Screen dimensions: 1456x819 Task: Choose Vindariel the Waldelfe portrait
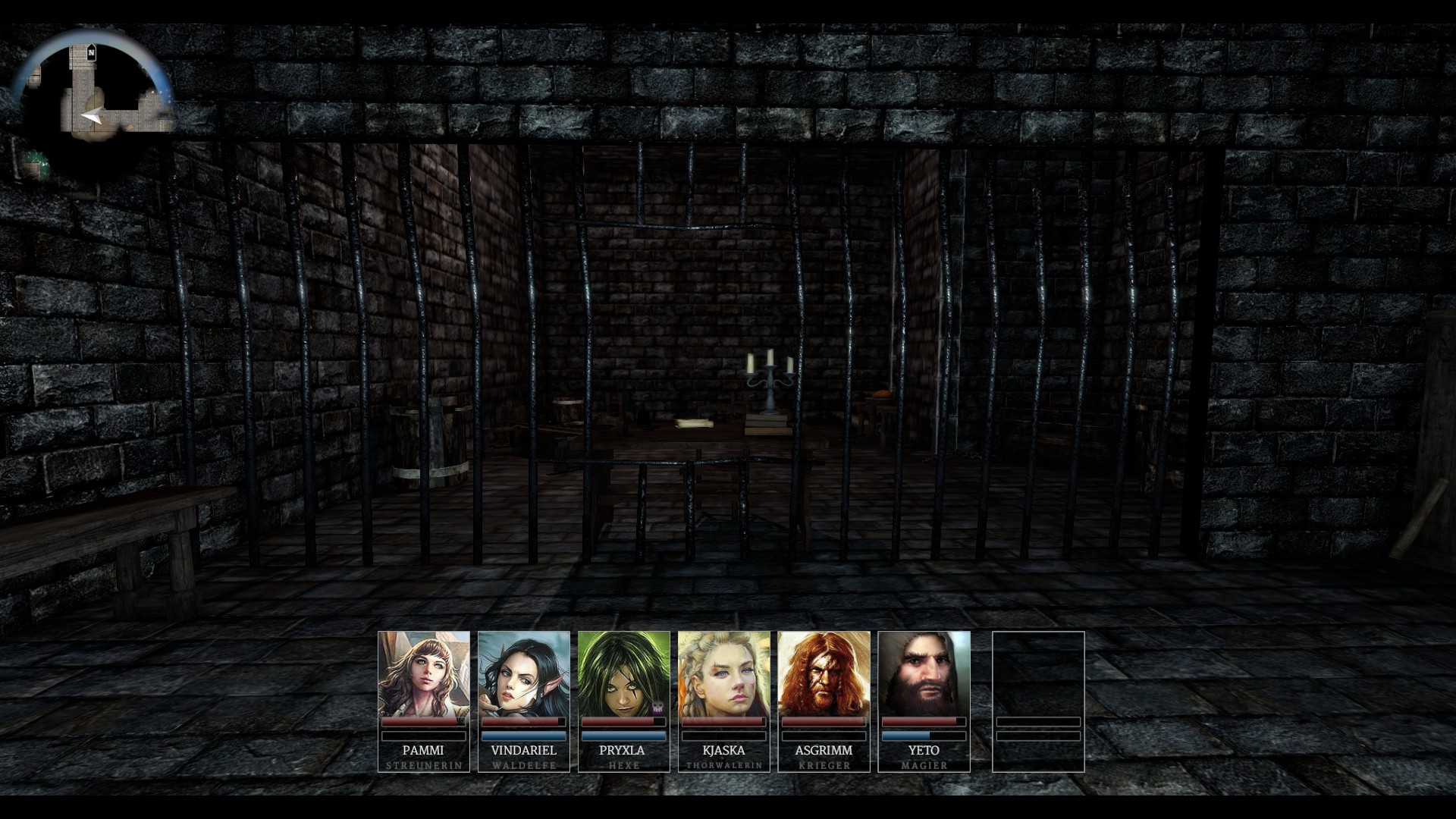pos(523,673)
